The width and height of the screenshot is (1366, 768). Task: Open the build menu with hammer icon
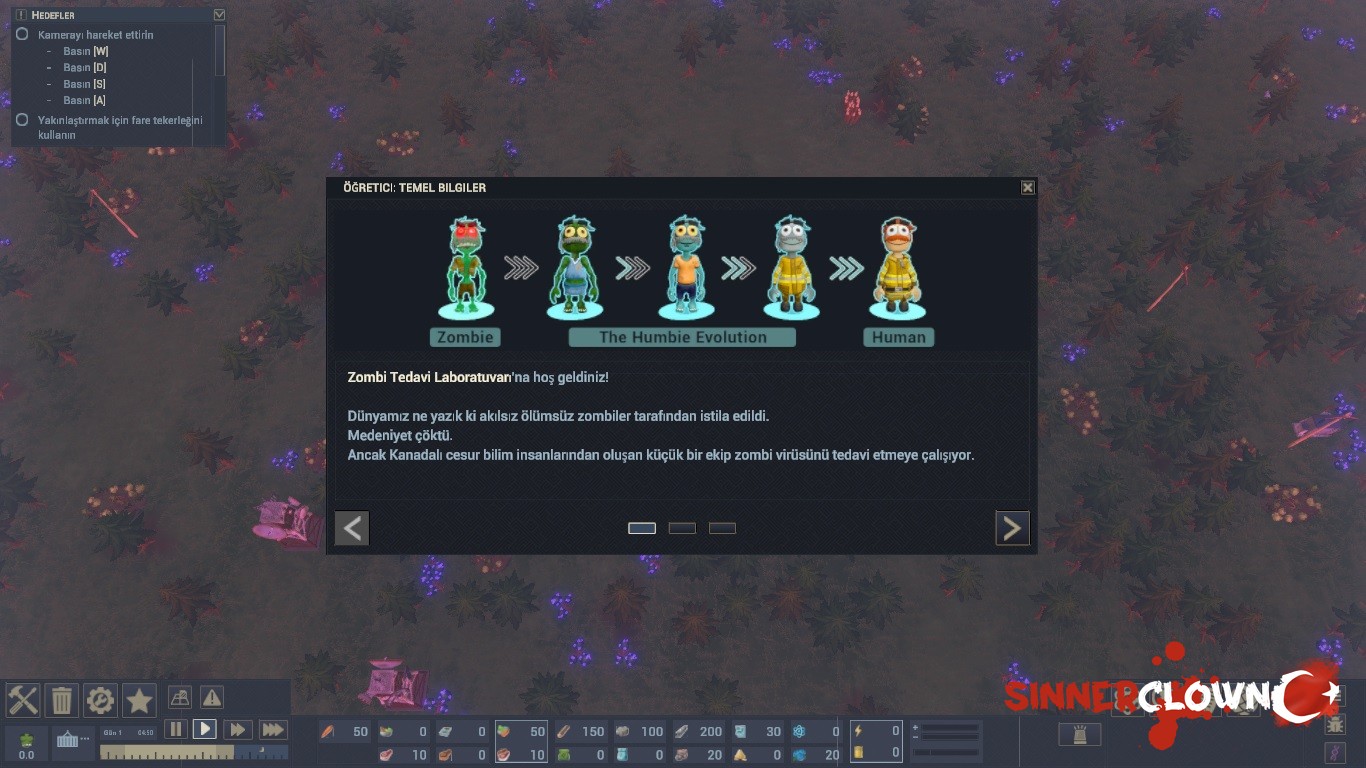22,699
